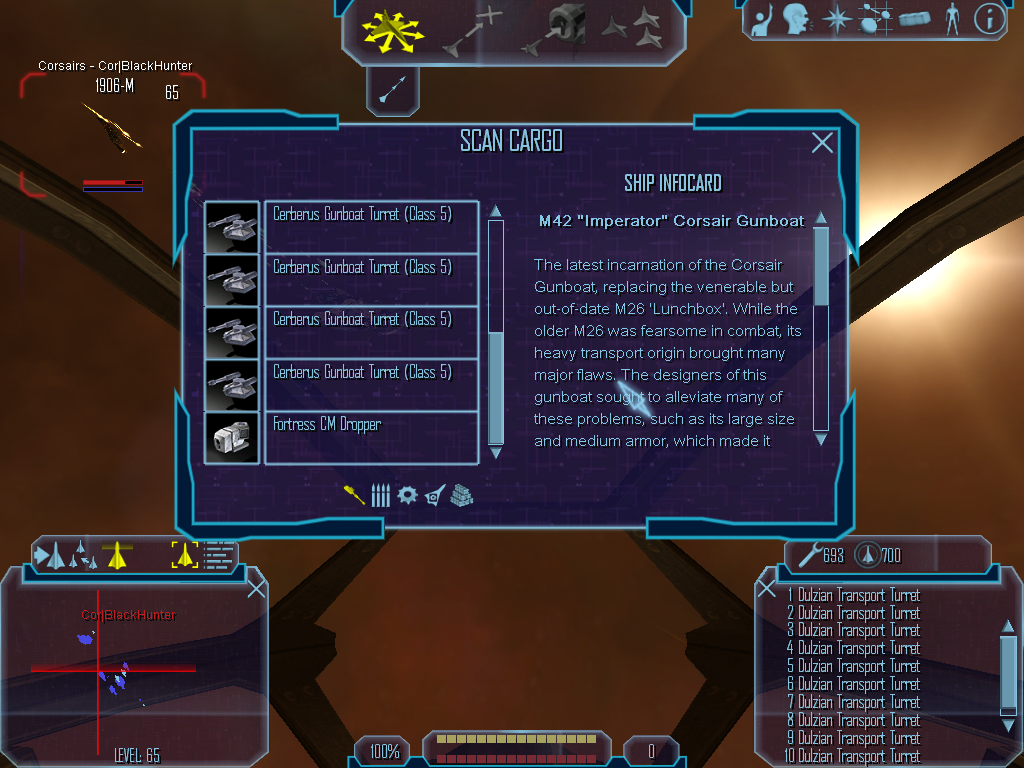
Task: Use nanobots via the wrench icon
Action: click(x=808, y=554)
